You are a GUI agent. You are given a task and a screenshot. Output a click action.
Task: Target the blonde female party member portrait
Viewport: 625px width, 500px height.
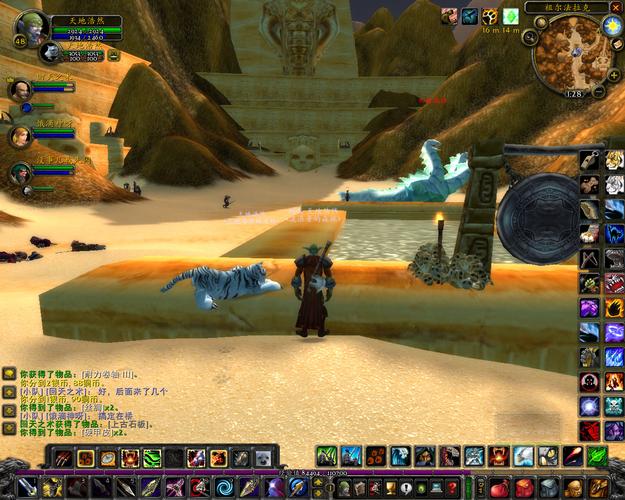click(19, 136)
